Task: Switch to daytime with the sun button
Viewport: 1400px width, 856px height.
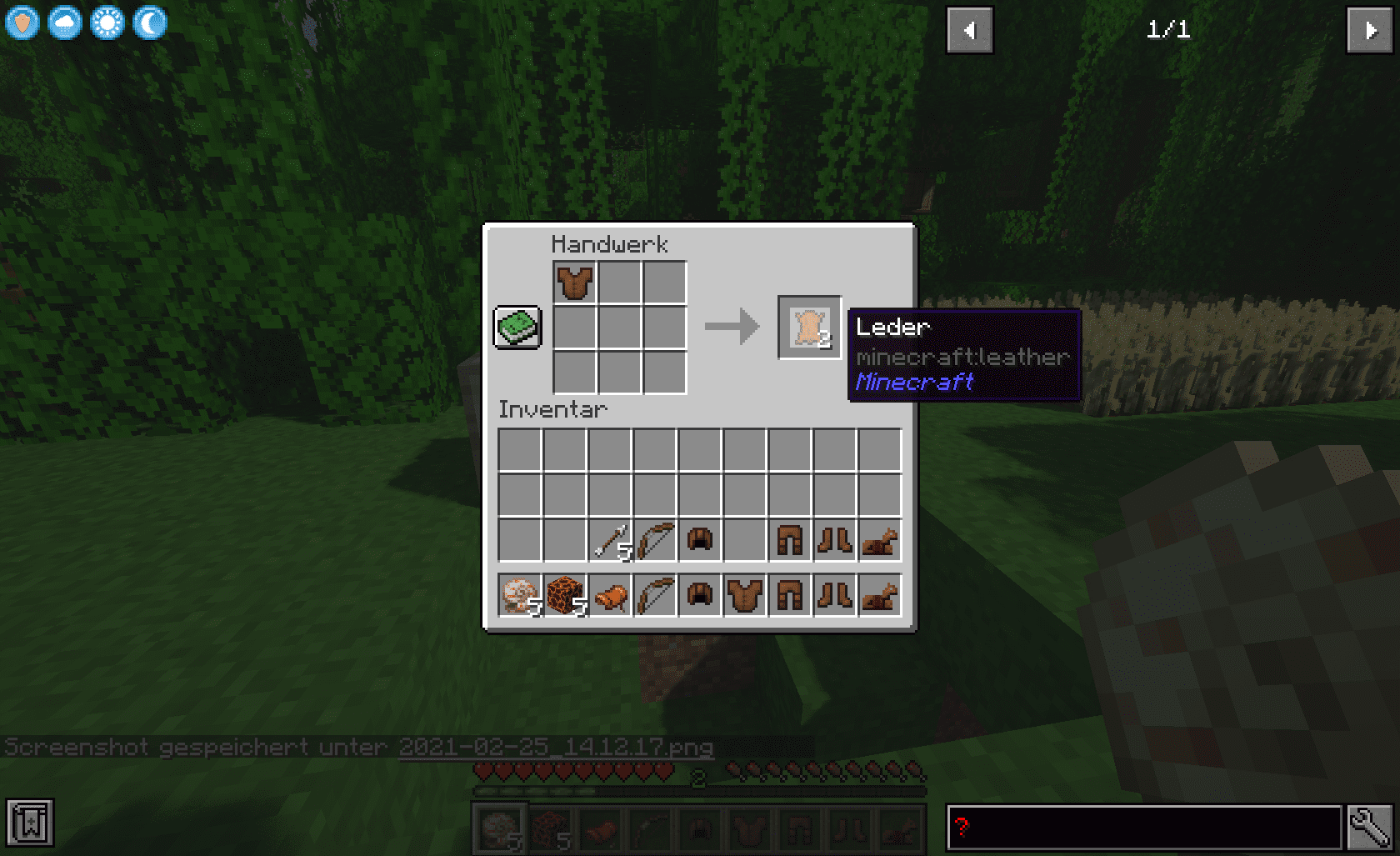Action: click(x=107, y=23)
